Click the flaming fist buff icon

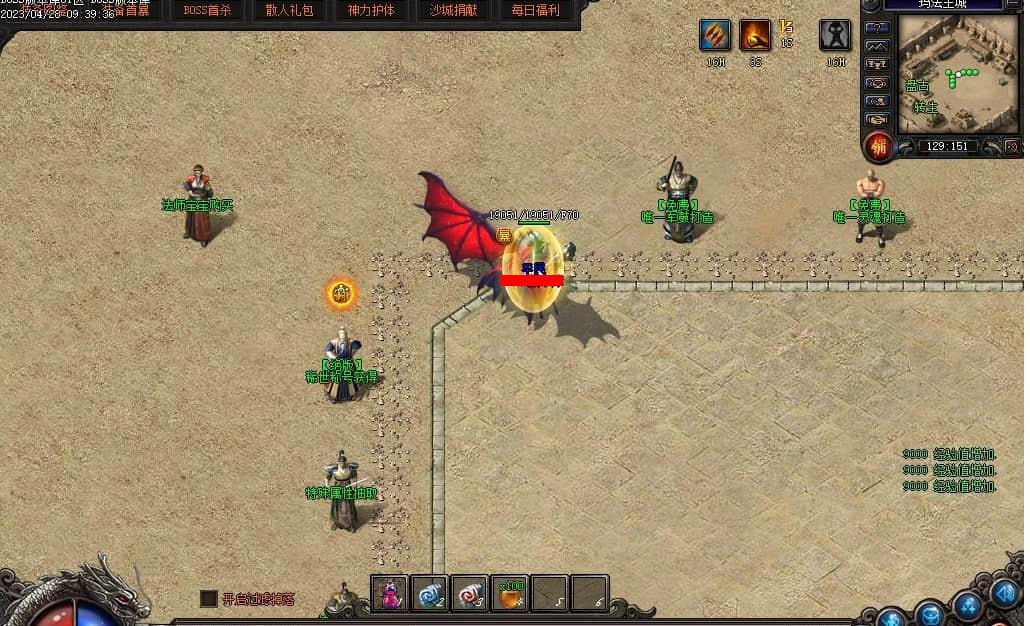(755, 36)
